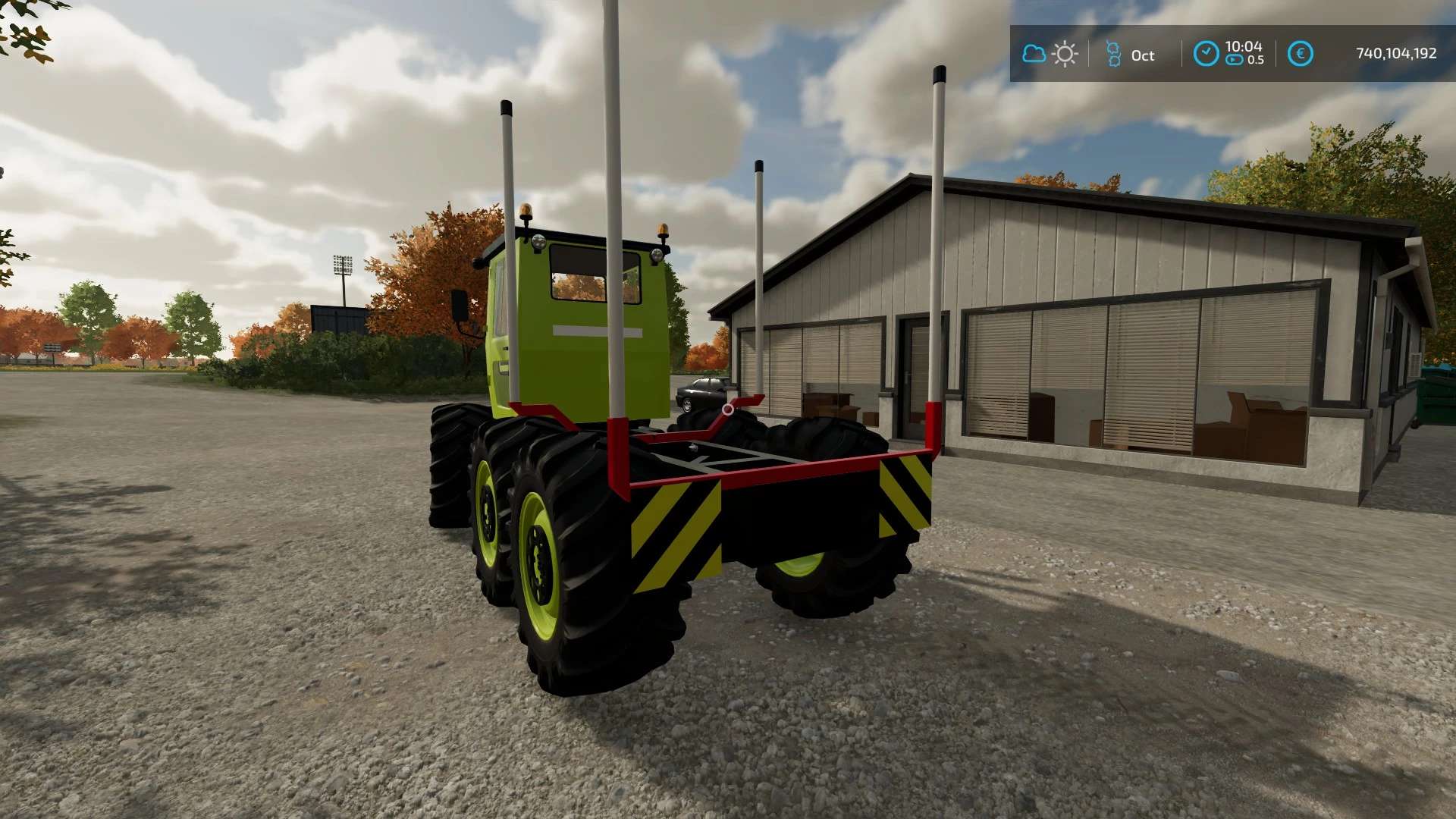Click the sun forecast icon
Viewport: 1456px width, 819px height.
1065,55
